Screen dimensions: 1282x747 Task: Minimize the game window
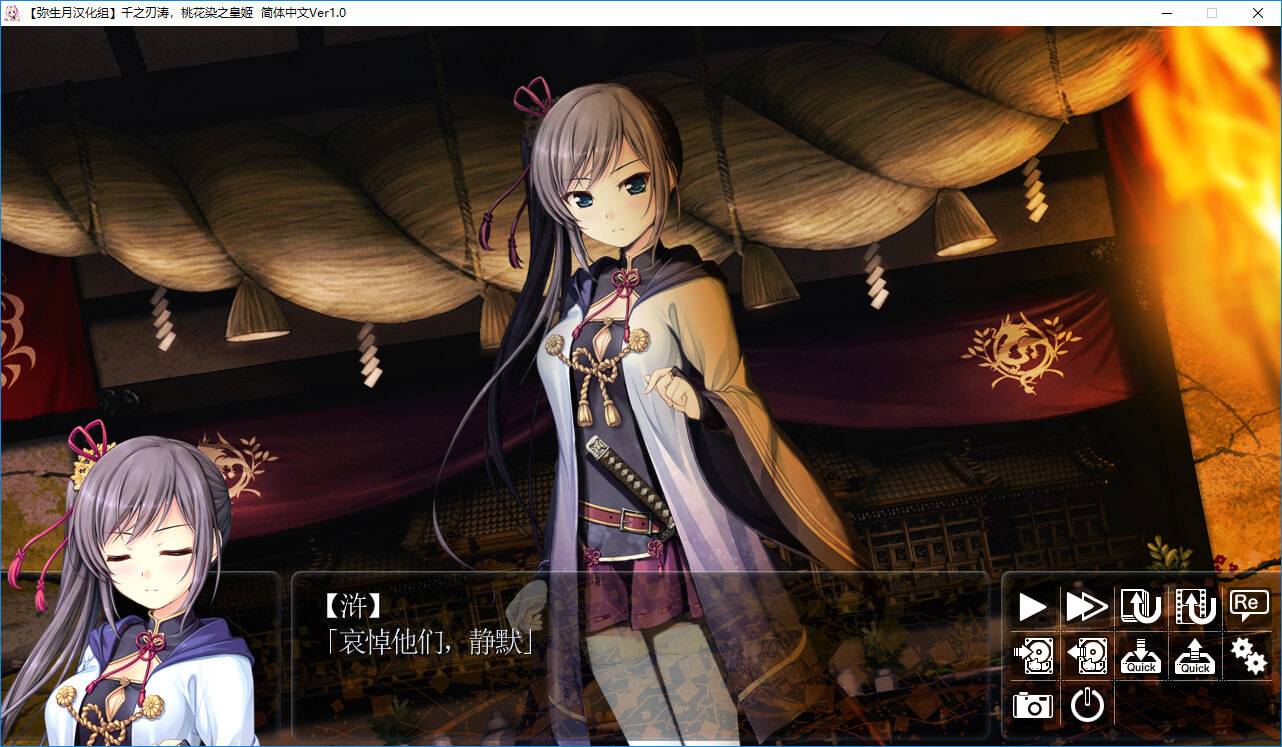tap(1166, 13)
